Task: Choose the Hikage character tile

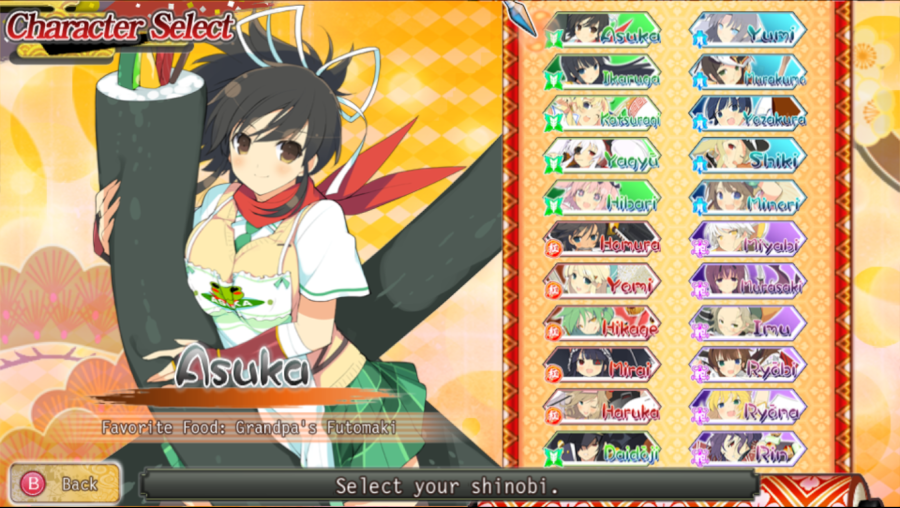Action: pos(603,325)
